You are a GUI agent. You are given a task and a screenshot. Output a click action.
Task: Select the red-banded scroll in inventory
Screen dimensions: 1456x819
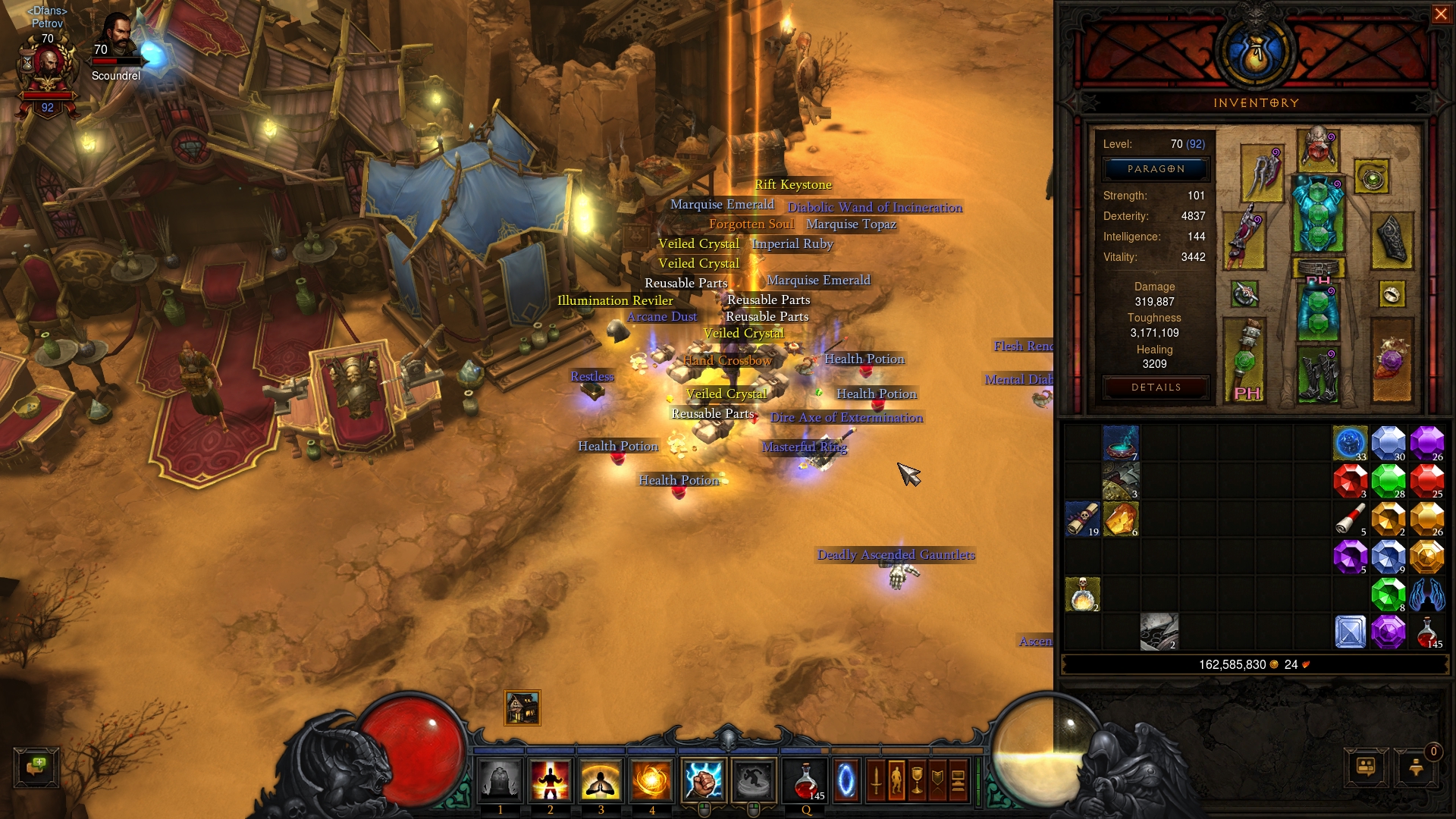(1351, 519)
